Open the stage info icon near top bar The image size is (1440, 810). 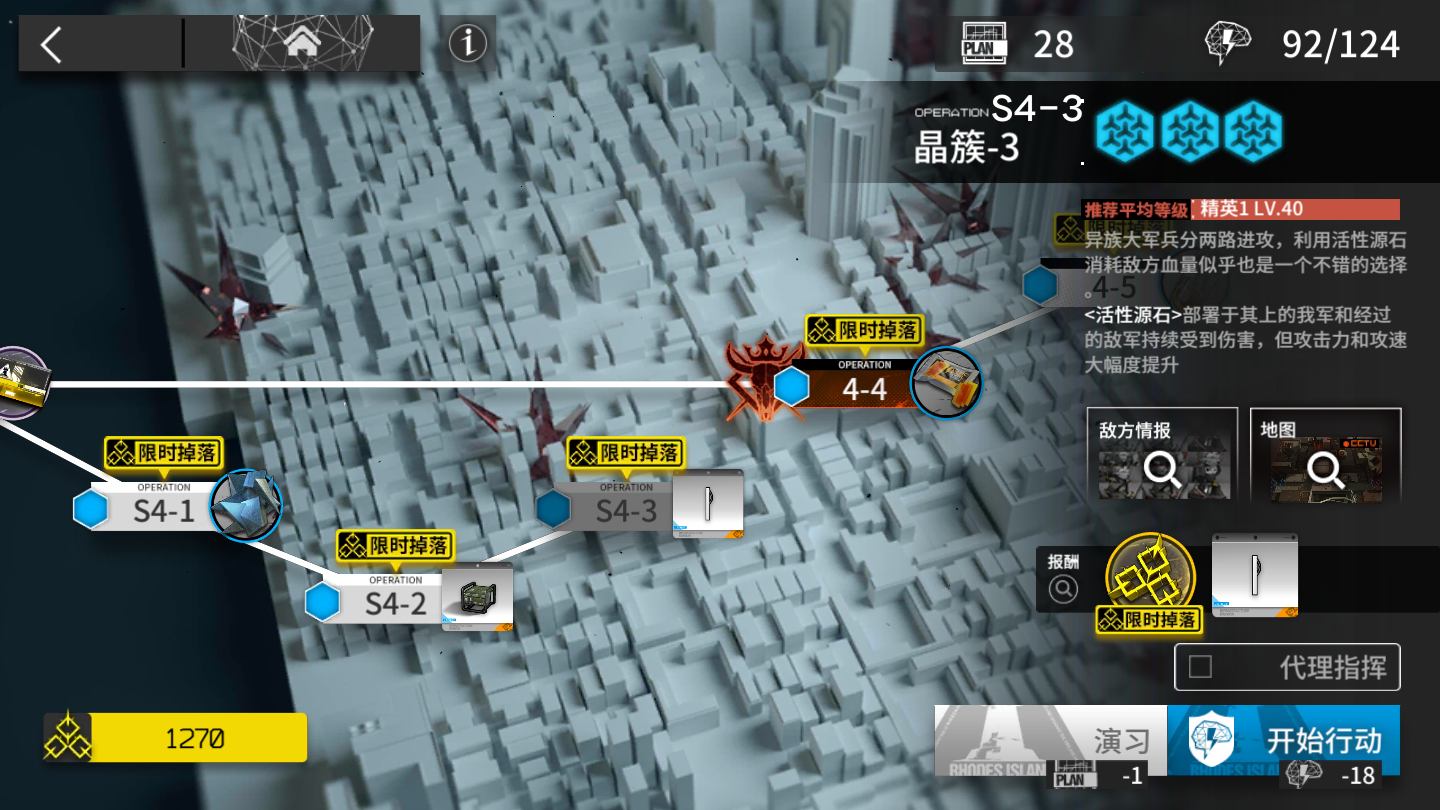coord(466,43)
